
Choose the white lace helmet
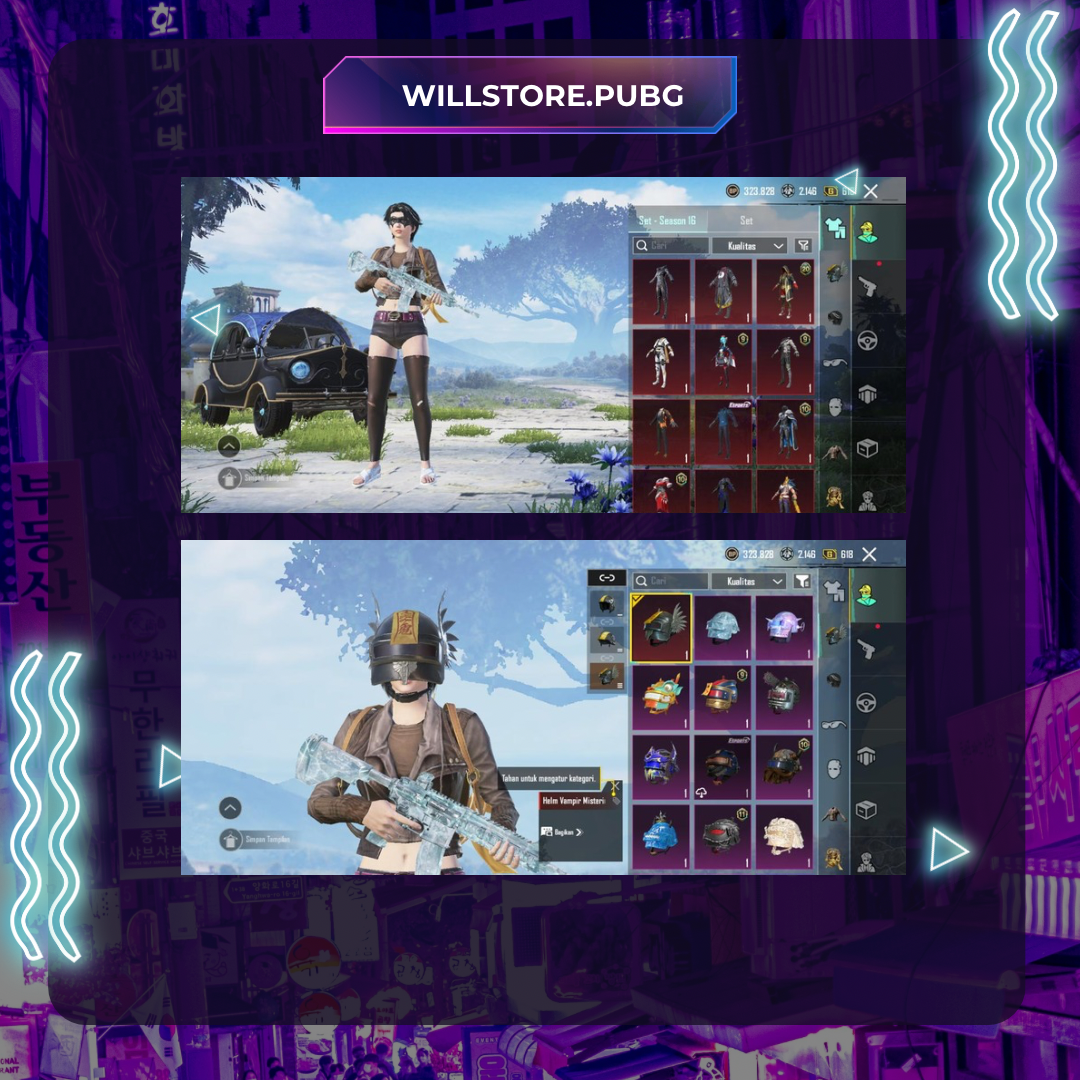point(785,836)
